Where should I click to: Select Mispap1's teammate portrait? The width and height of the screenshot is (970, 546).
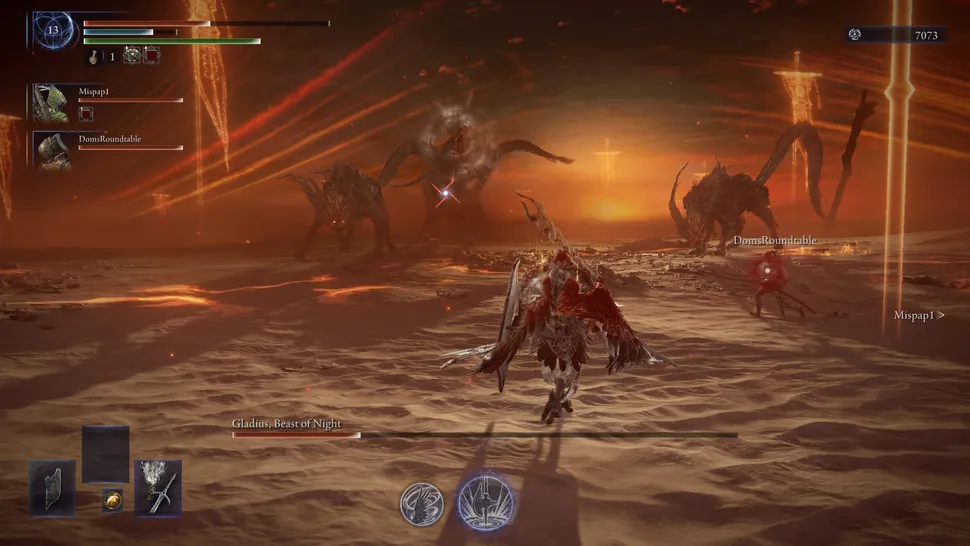click(x=51, y=103)
